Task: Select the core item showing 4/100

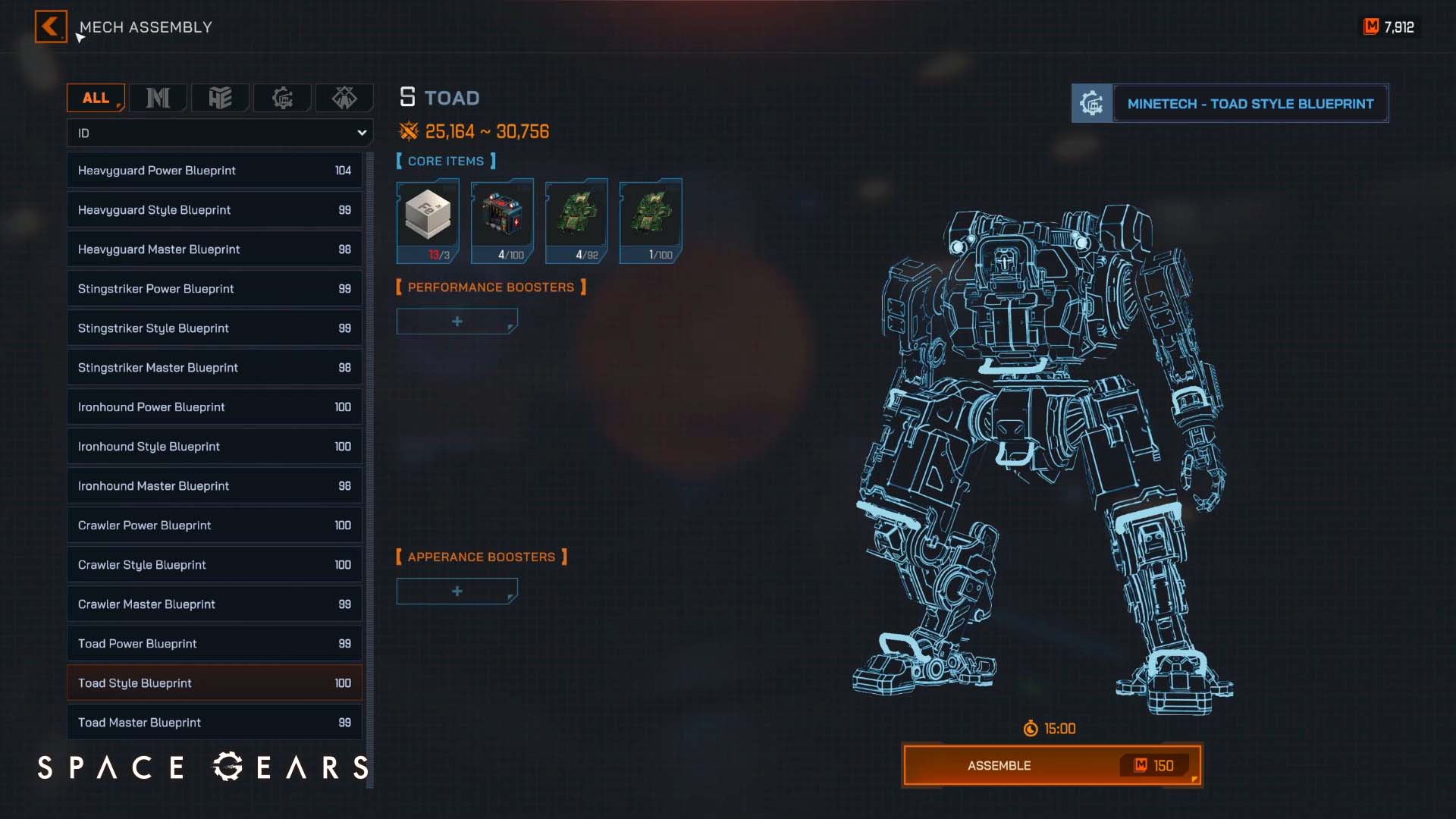Action: click(502, 221)
